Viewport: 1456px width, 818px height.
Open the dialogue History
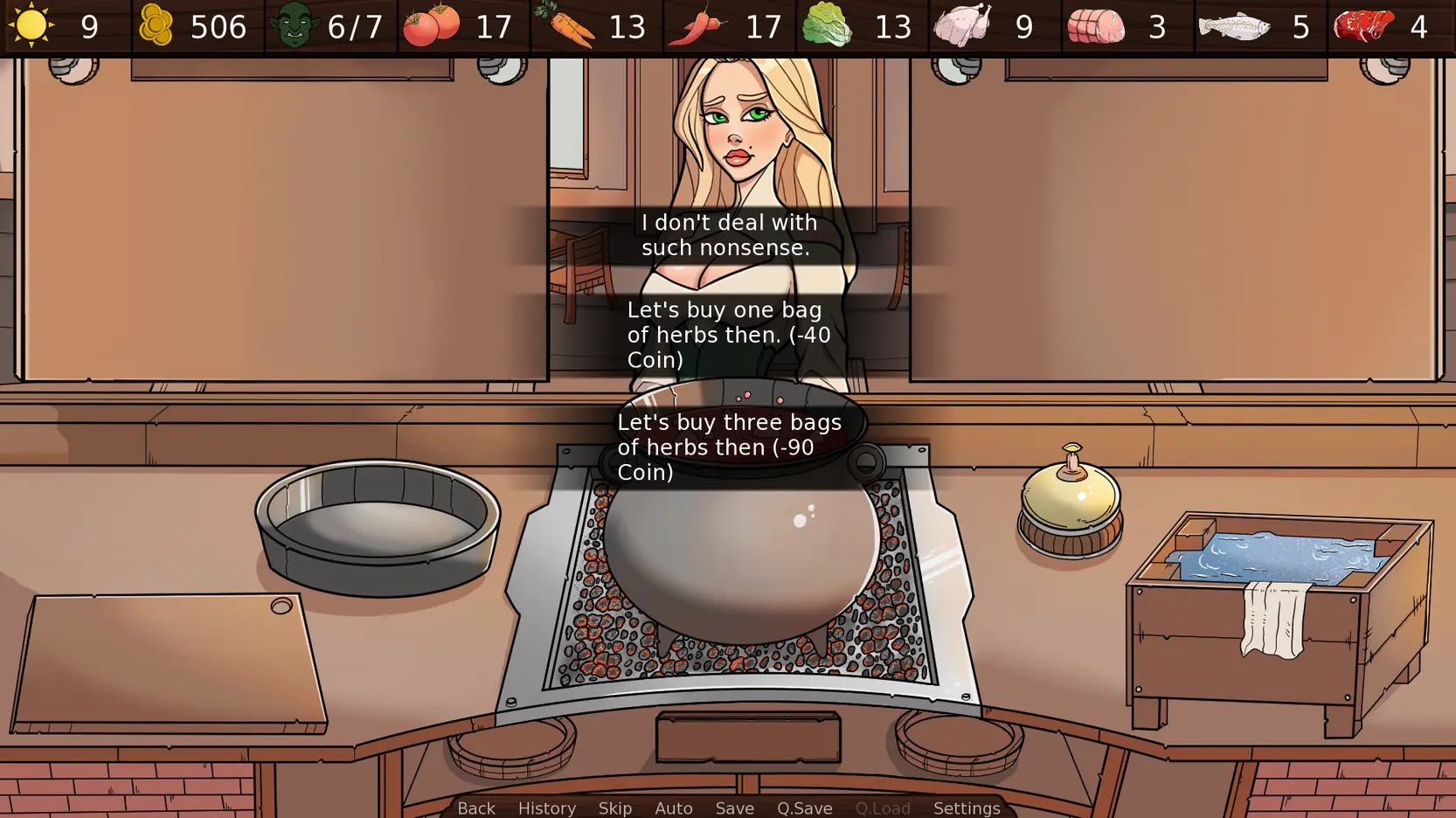coord(547,808)
